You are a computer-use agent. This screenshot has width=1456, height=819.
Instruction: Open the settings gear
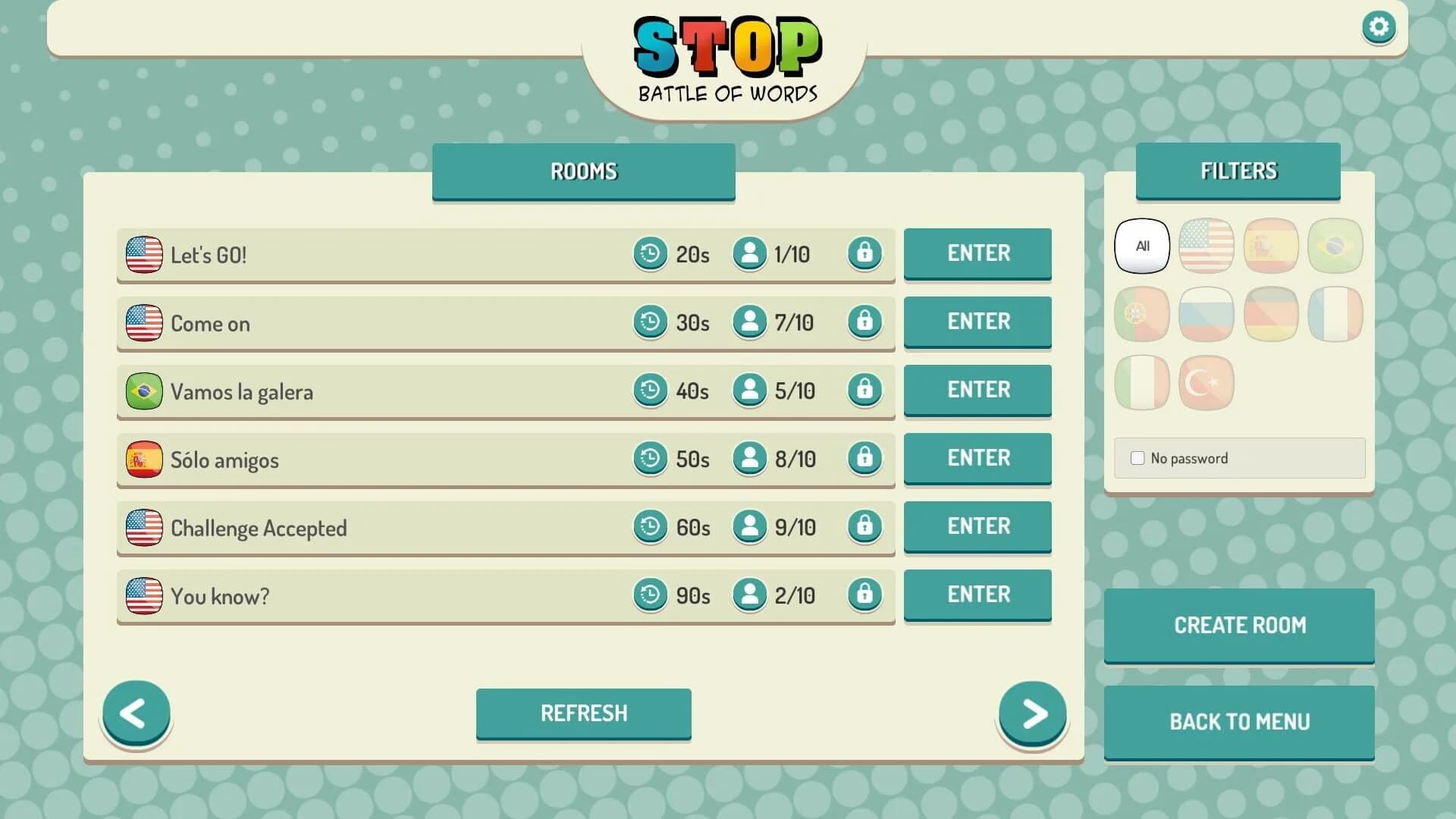[1379, 27]
